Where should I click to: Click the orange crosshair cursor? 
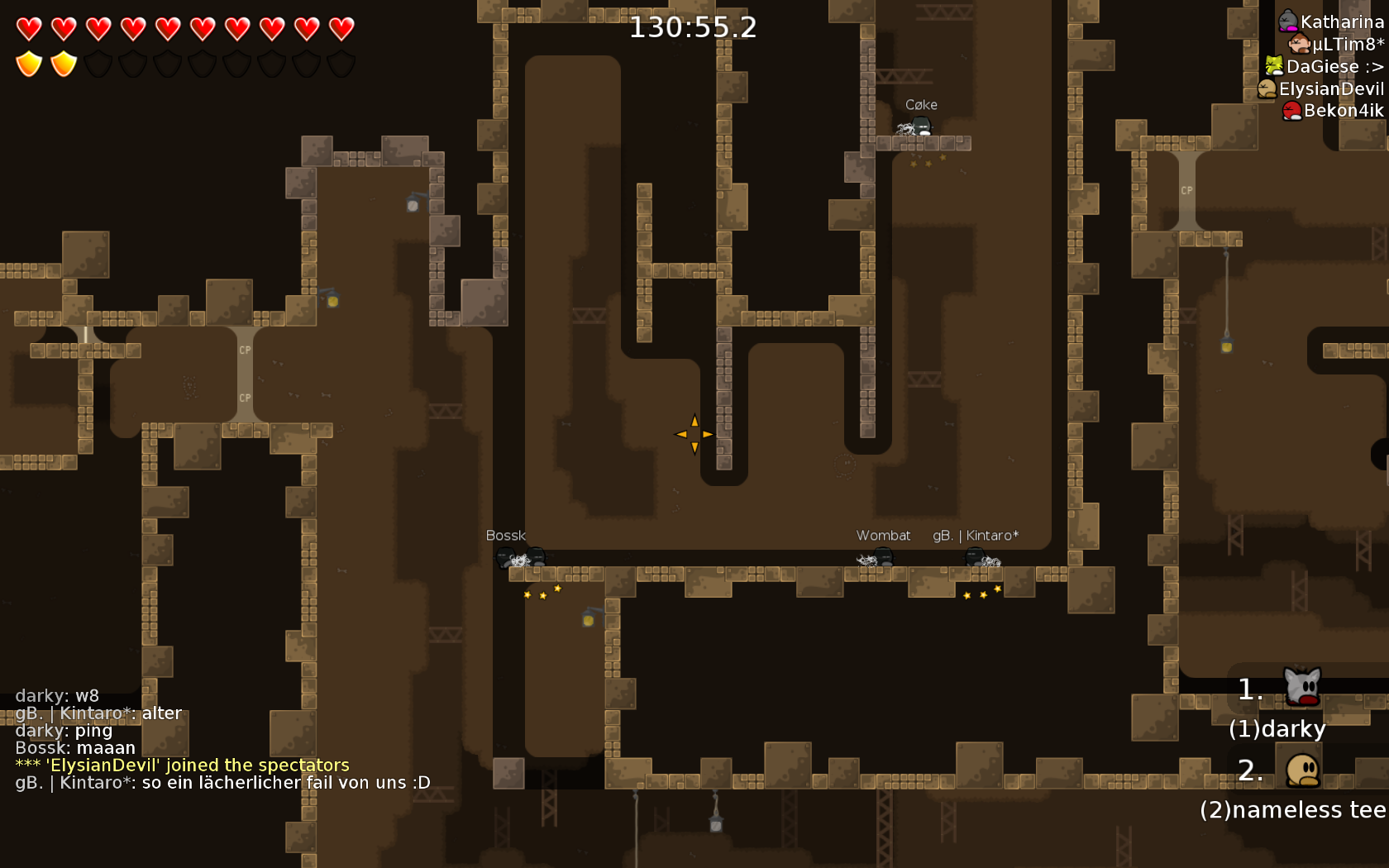click(x=694, y=432)
